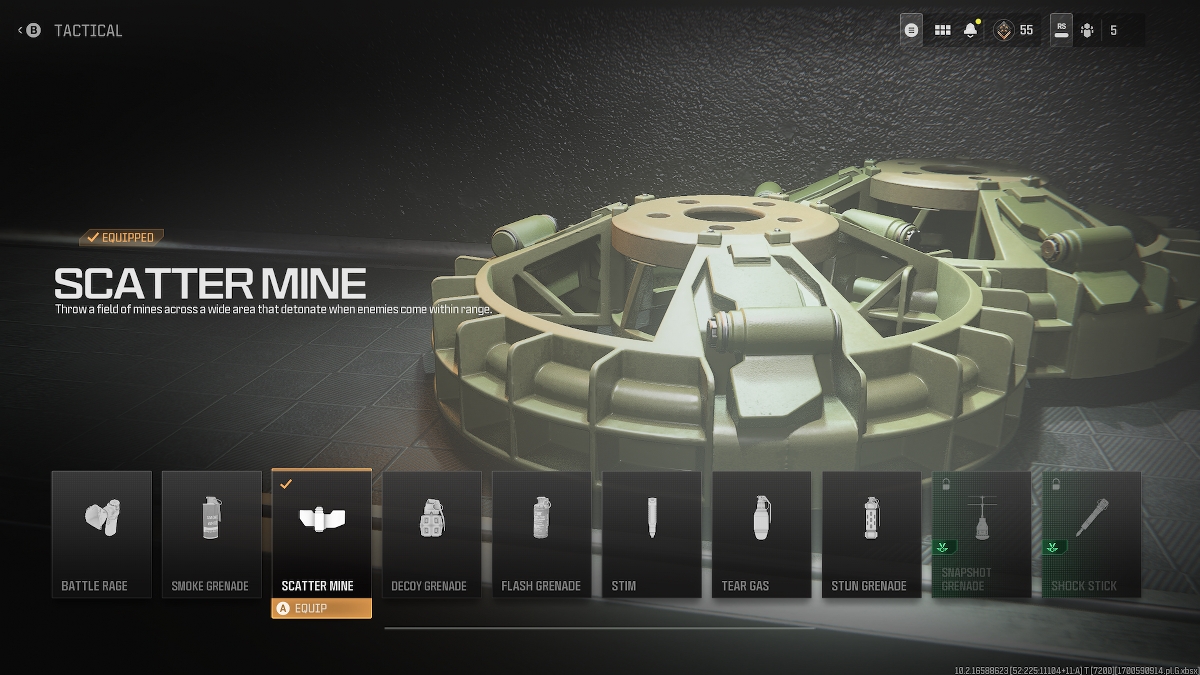Select the Stim tactical
Image resolution: width=1200 pixels, height=675 pixels.
(x=652, y=534)
